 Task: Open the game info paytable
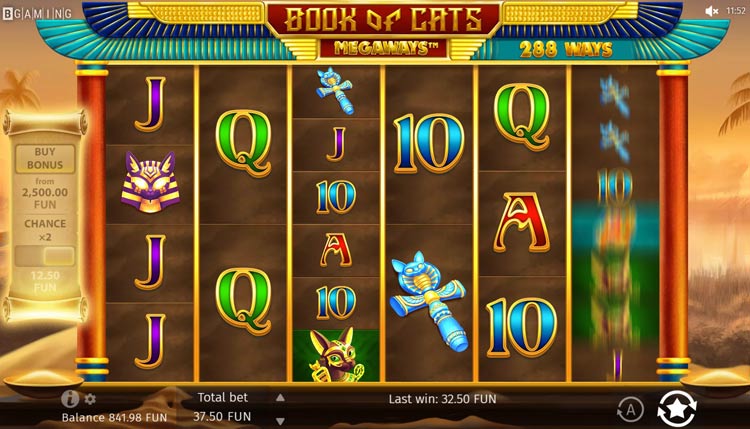coord(71,399)
